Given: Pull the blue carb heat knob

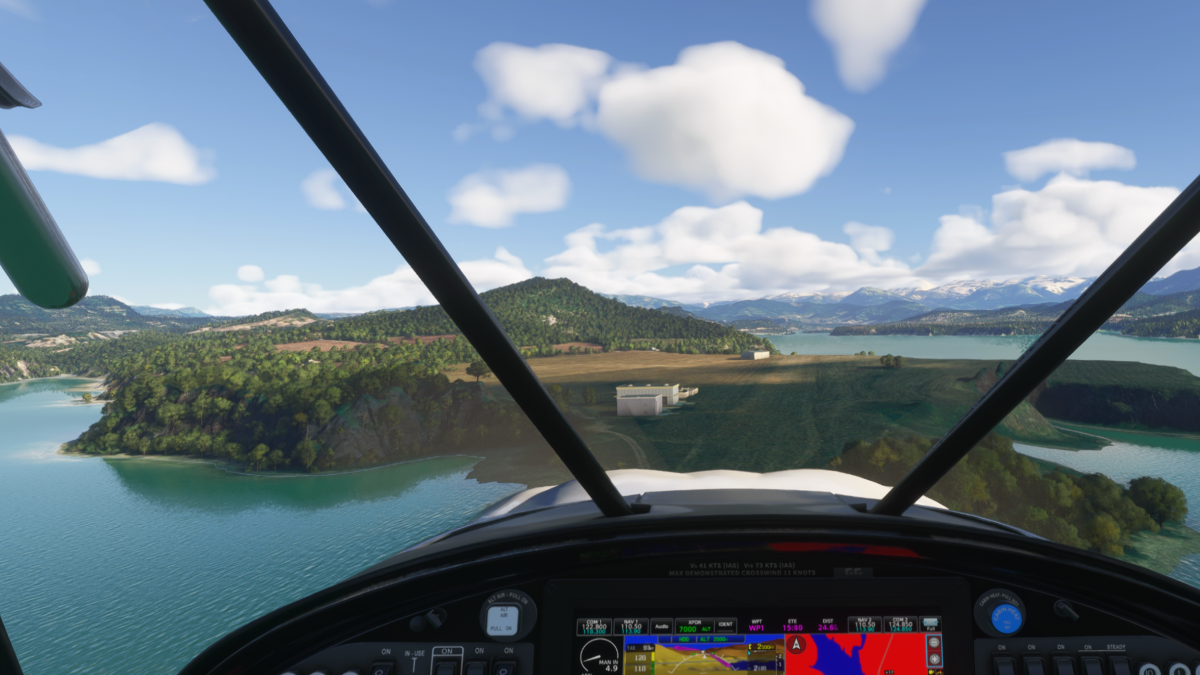Looking at the screenshot, I should tap(1002, 615).
